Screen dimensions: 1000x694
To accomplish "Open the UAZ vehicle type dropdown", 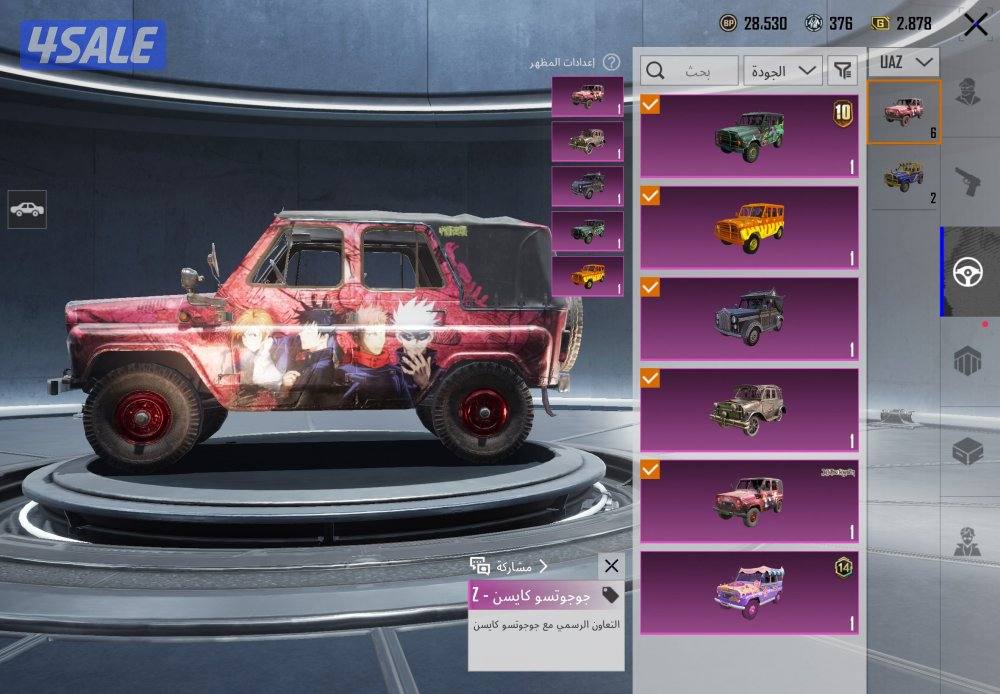I will (x=904, y=62).
